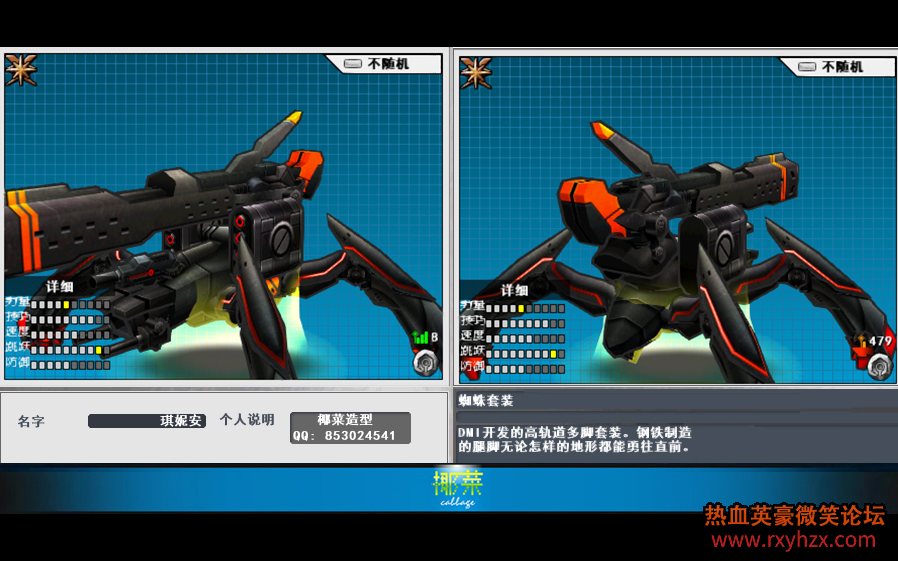Open 详细 stats in the 蜘蛛套装 preview
This screenshot has height=561, width=898.
click(514, 290)
